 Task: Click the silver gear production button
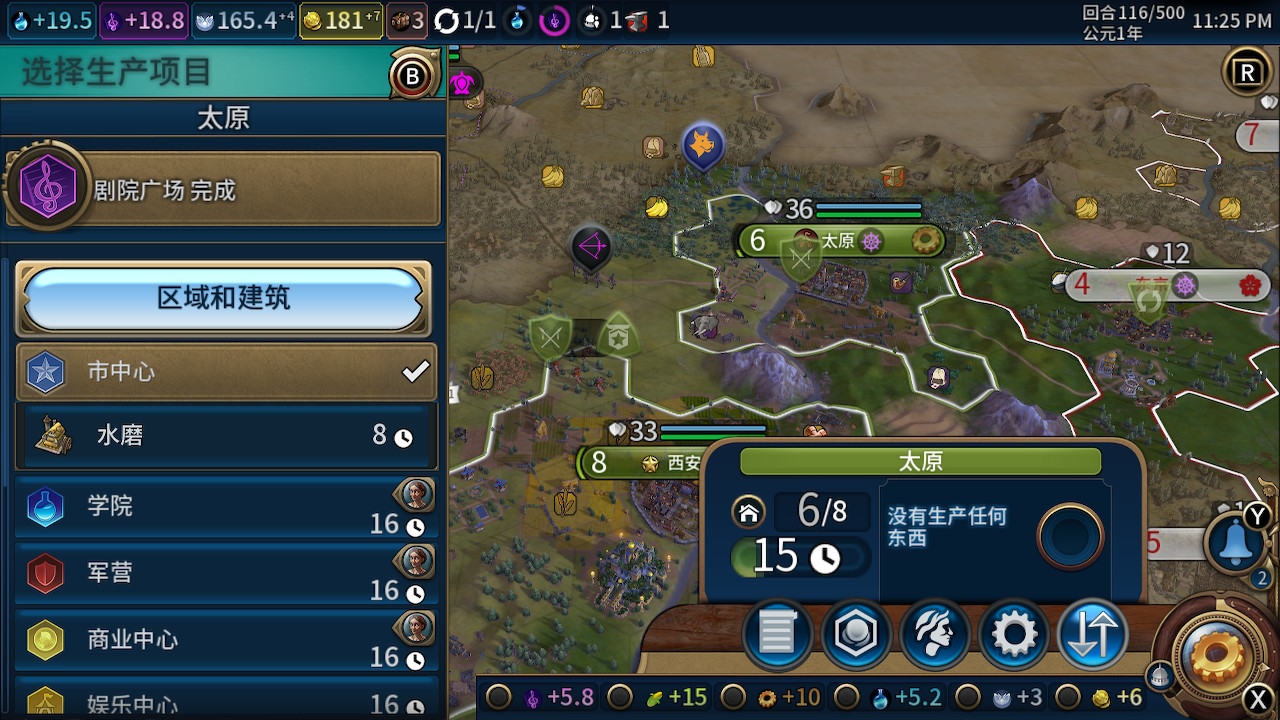pyautogui.click(x=1013, y=634)
